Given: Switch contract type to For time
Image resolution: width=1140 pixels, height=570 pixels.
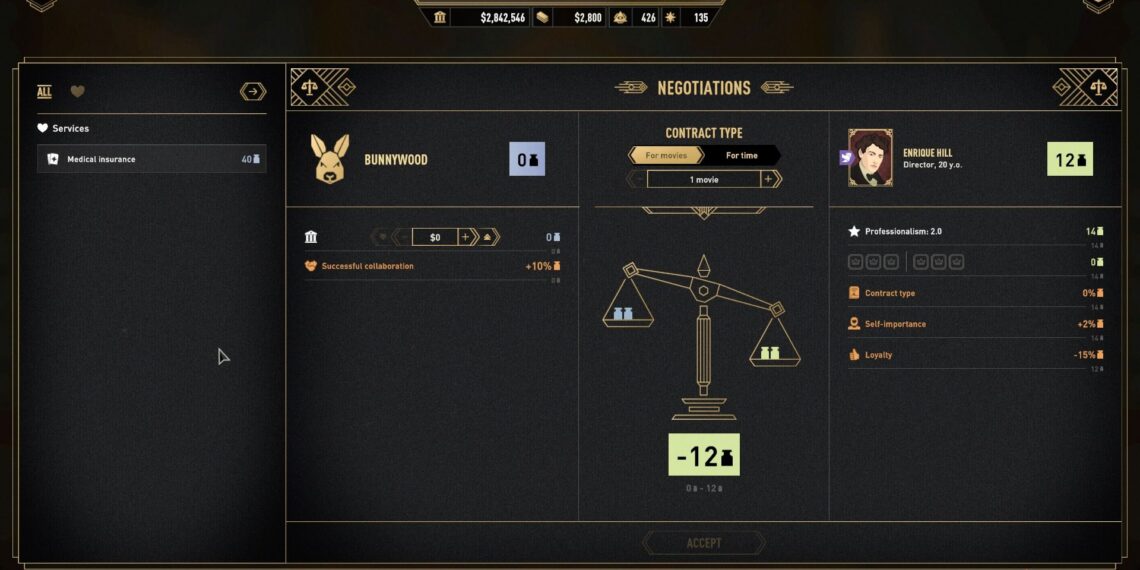Looking at the screenshot, I should pyautogui.click(x=741, y=155).
